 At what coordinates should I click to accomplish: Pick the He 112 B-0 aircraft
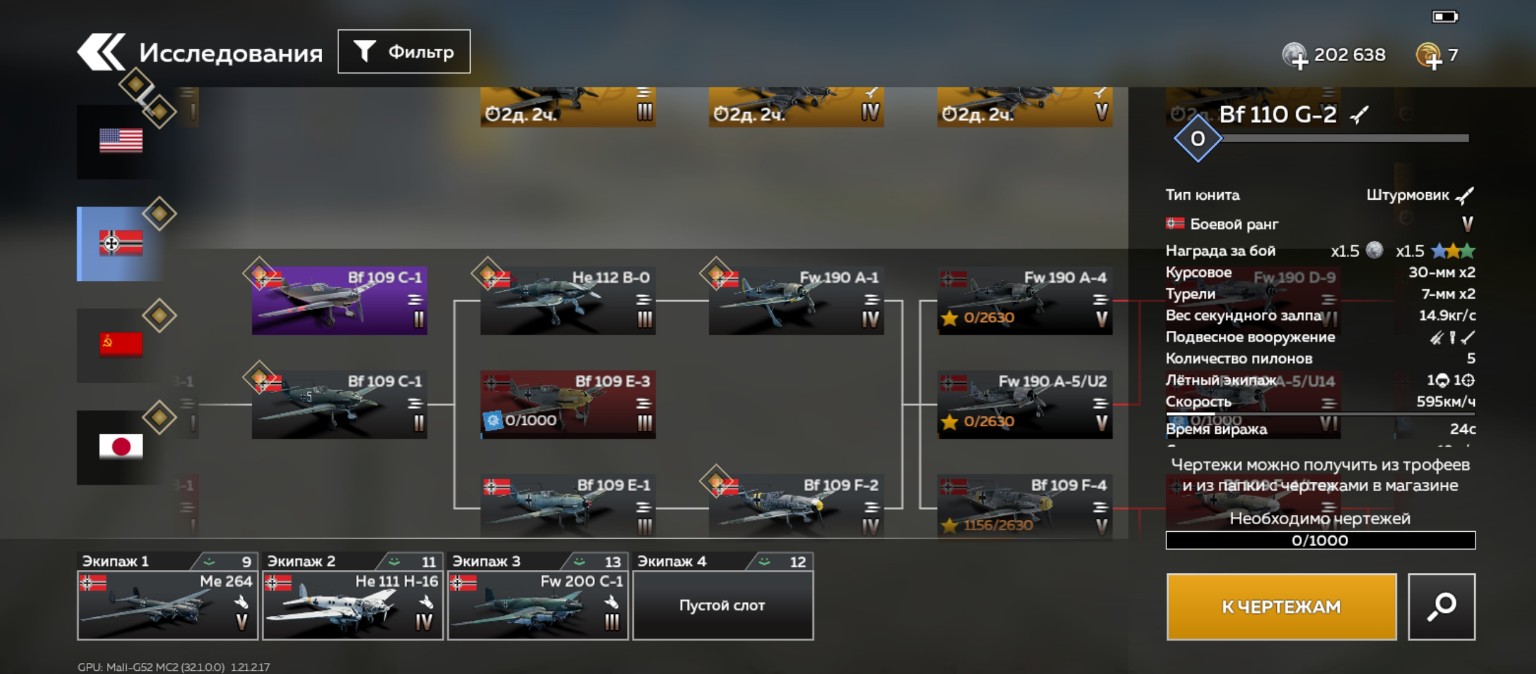coord(568,300)
